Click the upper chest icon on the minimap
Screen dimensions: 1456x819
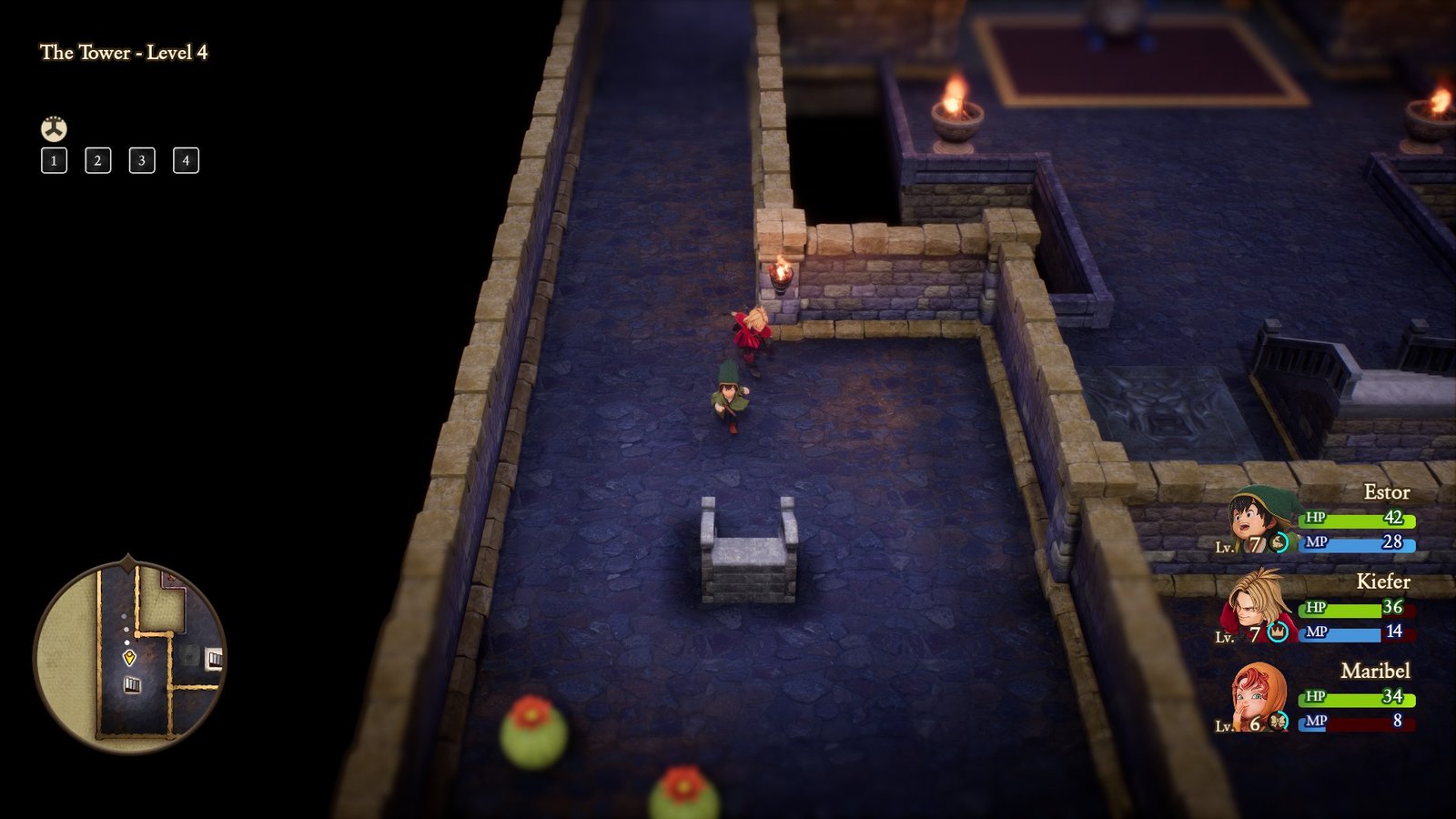click(x=214, y=658)
